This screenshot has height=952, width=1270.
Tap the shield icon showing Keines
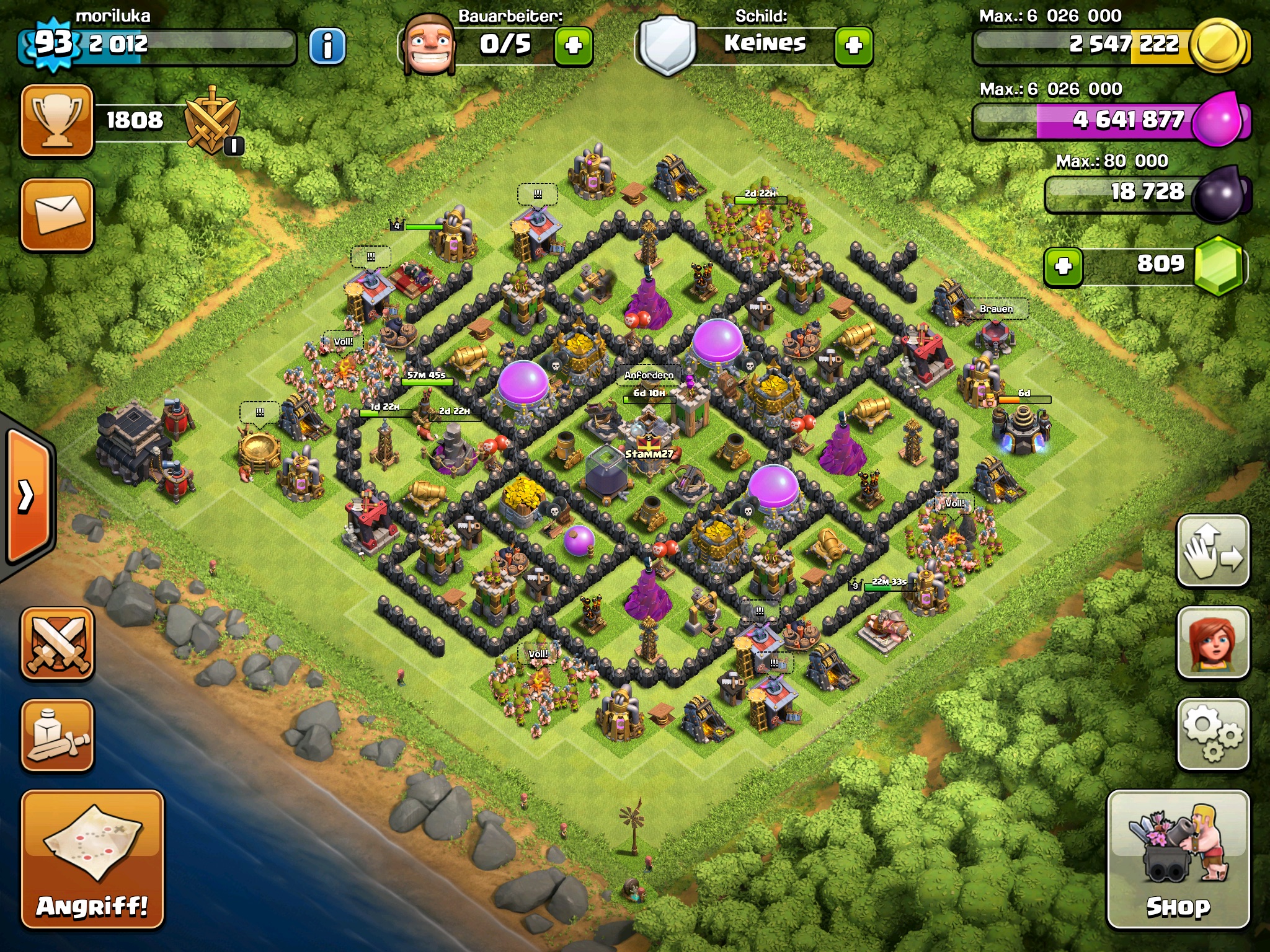pyautogui.click(x=667, y=45)
